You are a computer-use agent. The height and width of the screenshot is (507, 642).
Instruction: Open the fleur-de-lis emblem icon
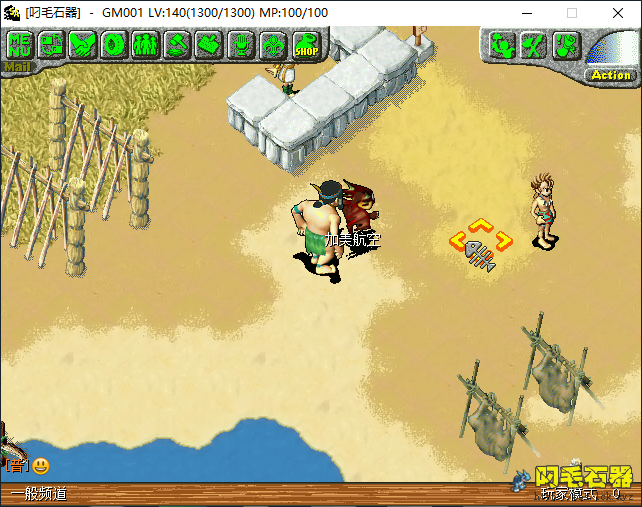(x=272, y=44)
